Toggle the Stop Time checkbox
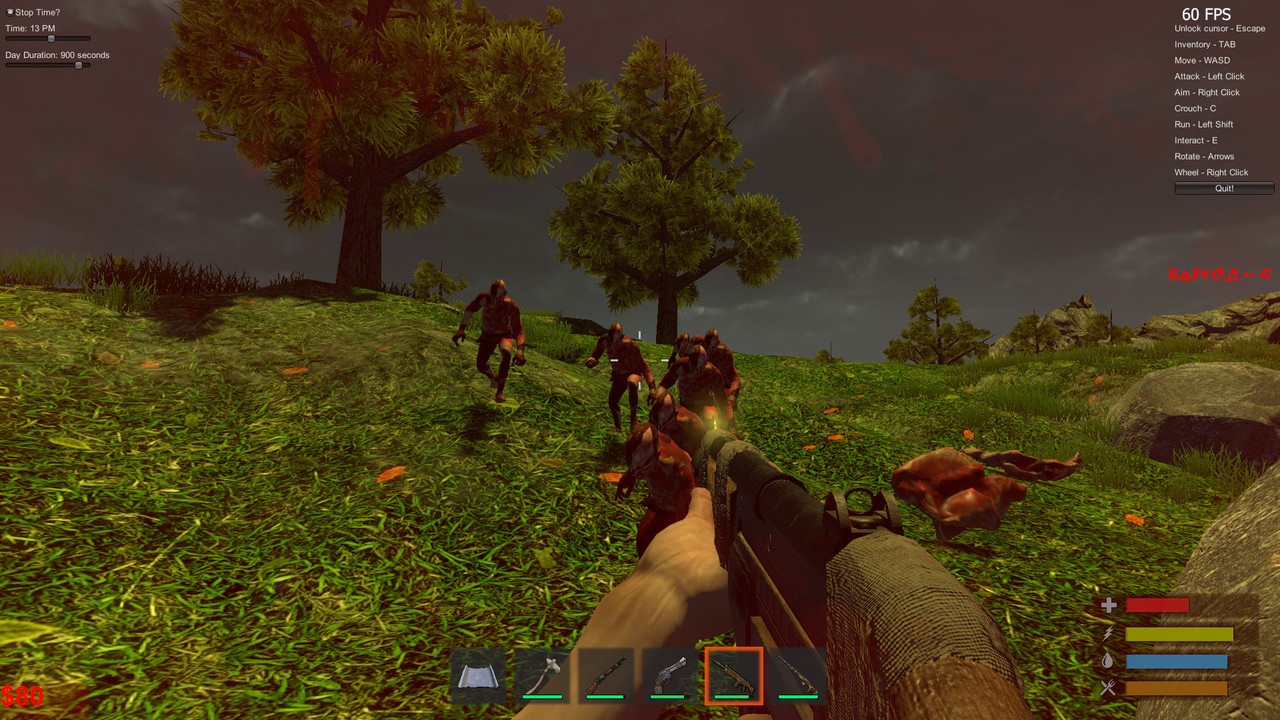Image resolution: width=1280 pixels, height=720 pixels. pos(10,12)
